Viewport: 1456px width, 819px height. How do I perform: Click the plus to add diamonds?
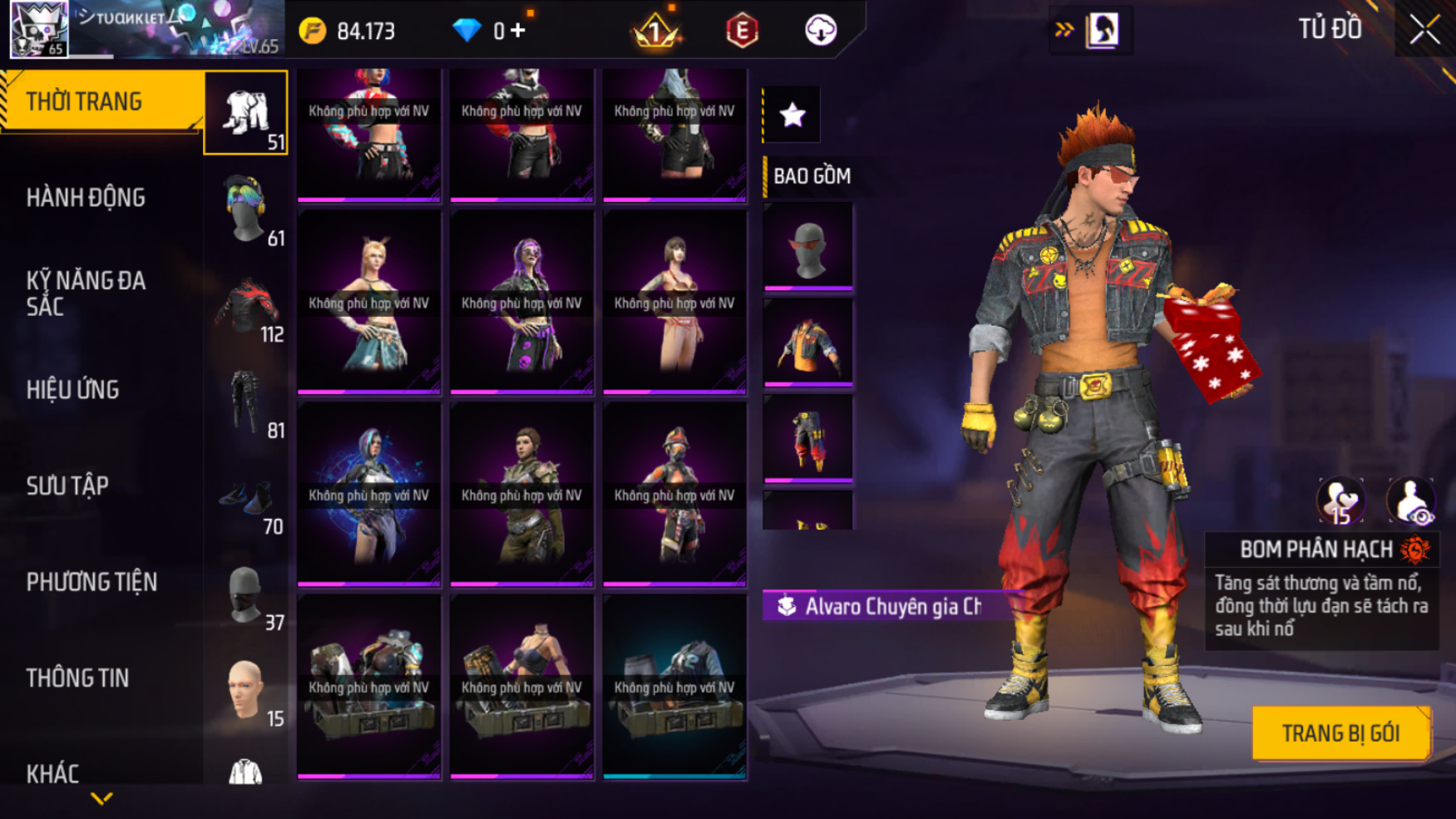click(x=519, y=31)
